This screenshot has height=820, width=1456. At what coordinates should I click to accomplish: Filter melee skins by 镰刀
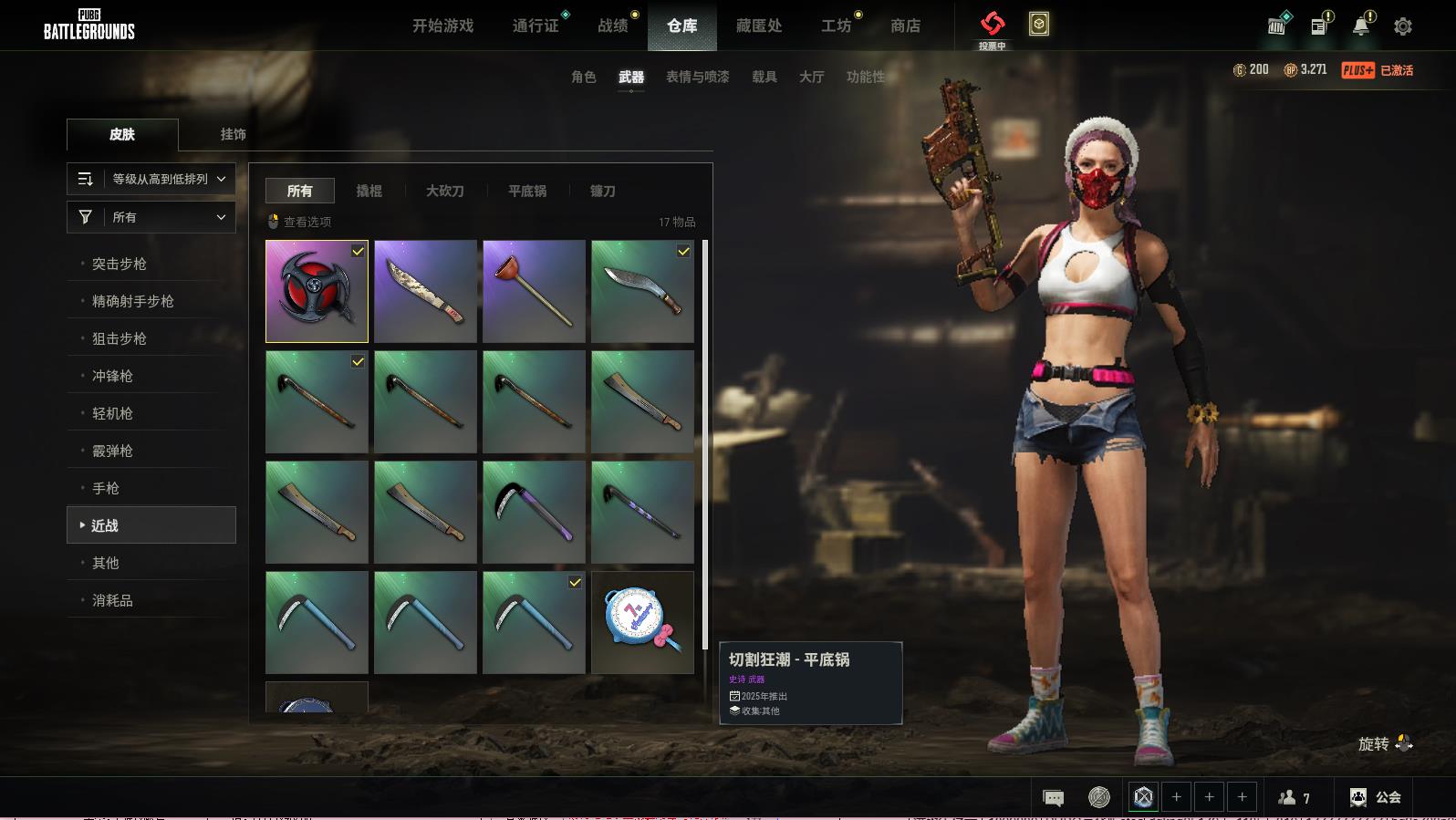(602, 191)
